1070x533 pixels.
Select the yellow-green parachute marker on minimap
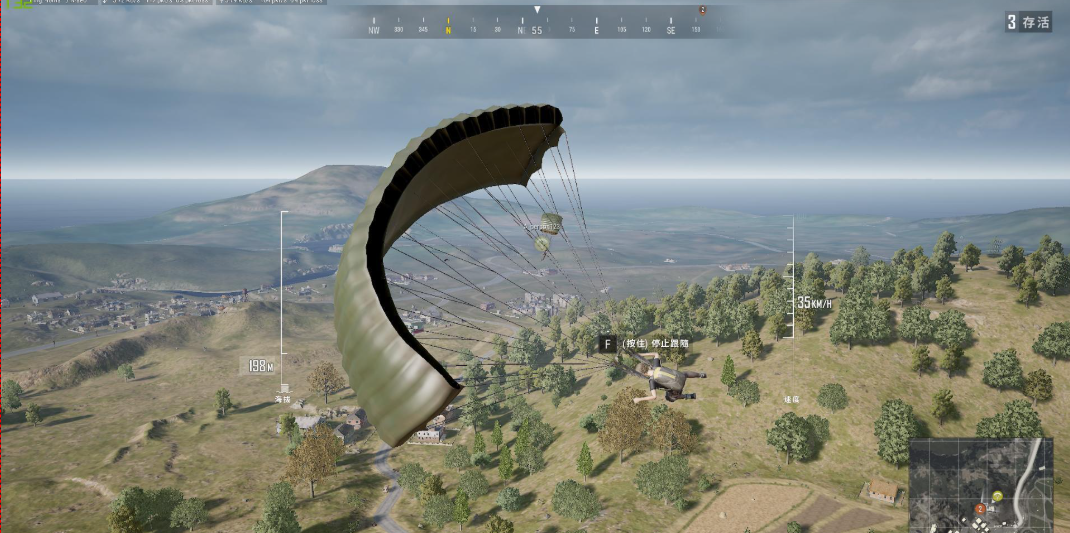tap(997, 496)
